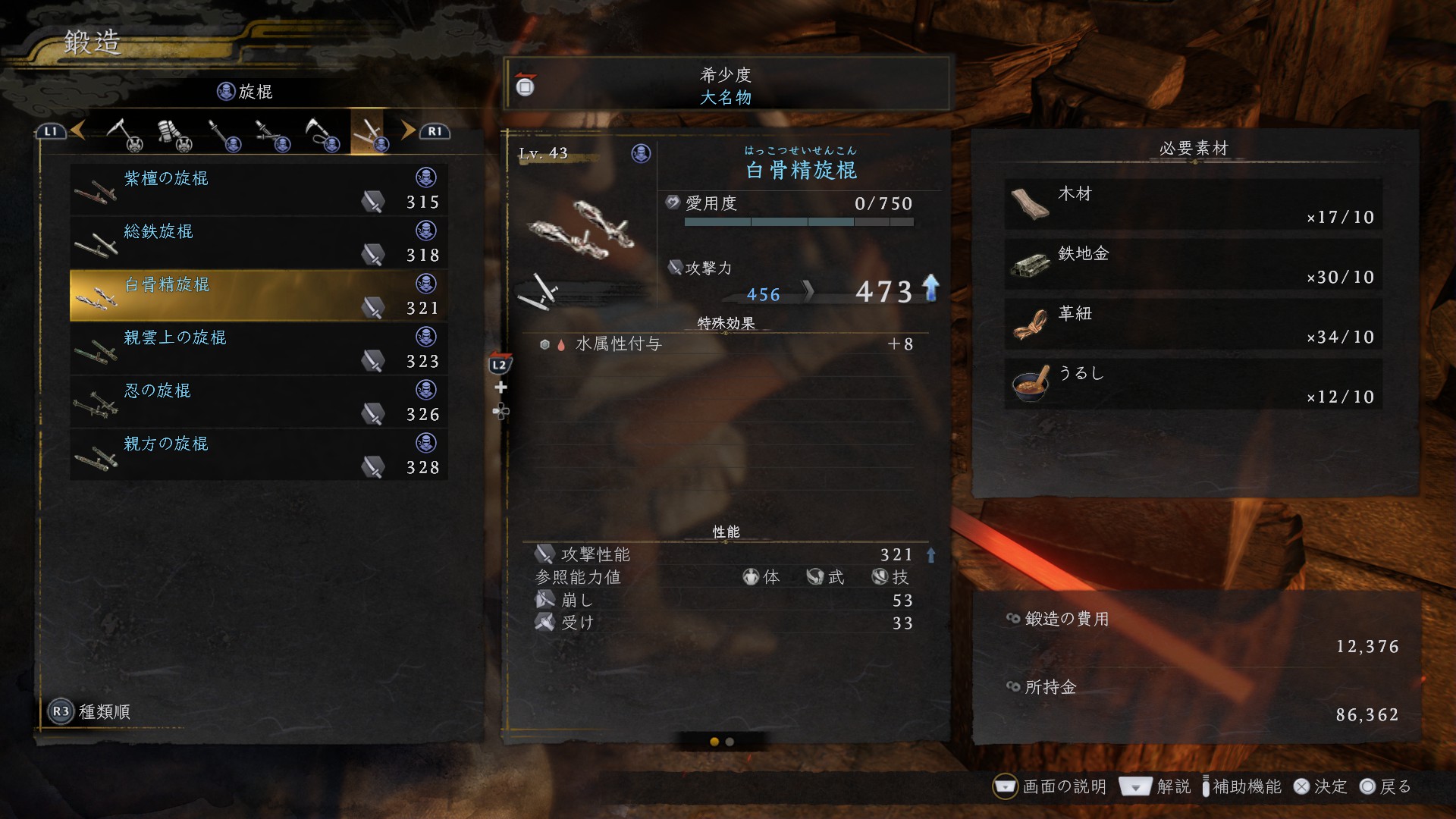Open the fists gauntlet weapon tab

click(174, 134)
